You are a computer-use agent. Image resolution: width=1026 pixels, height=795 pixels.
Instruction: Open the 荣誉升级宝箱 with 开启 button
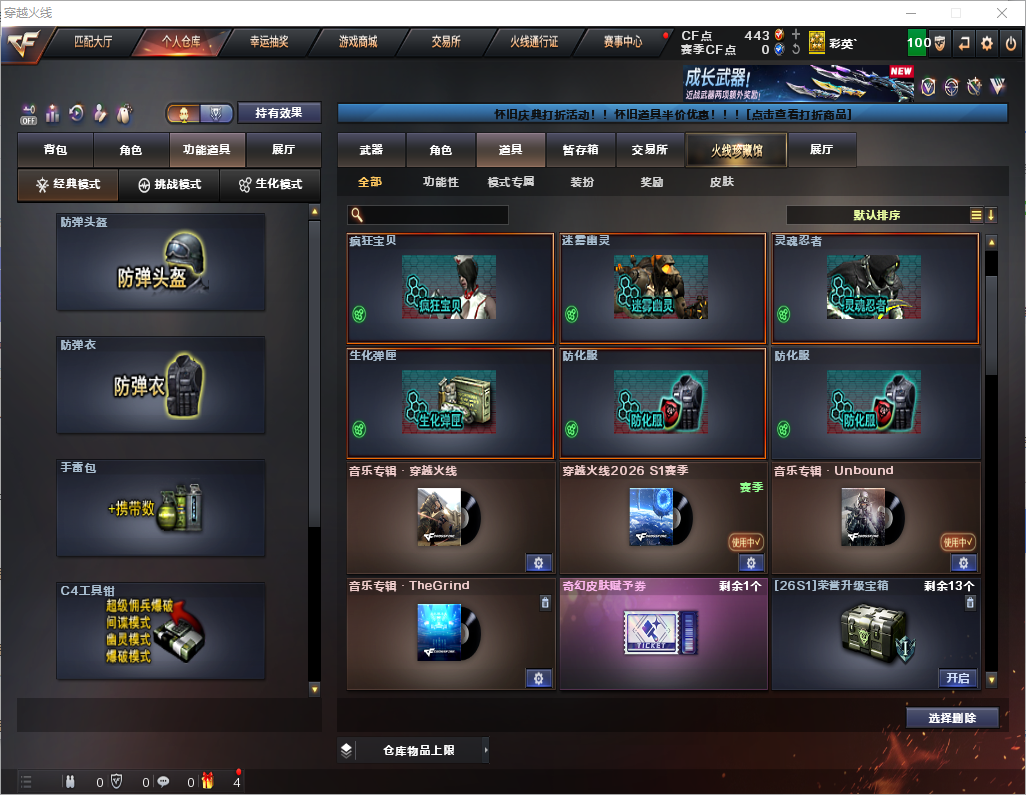(957, 678)
